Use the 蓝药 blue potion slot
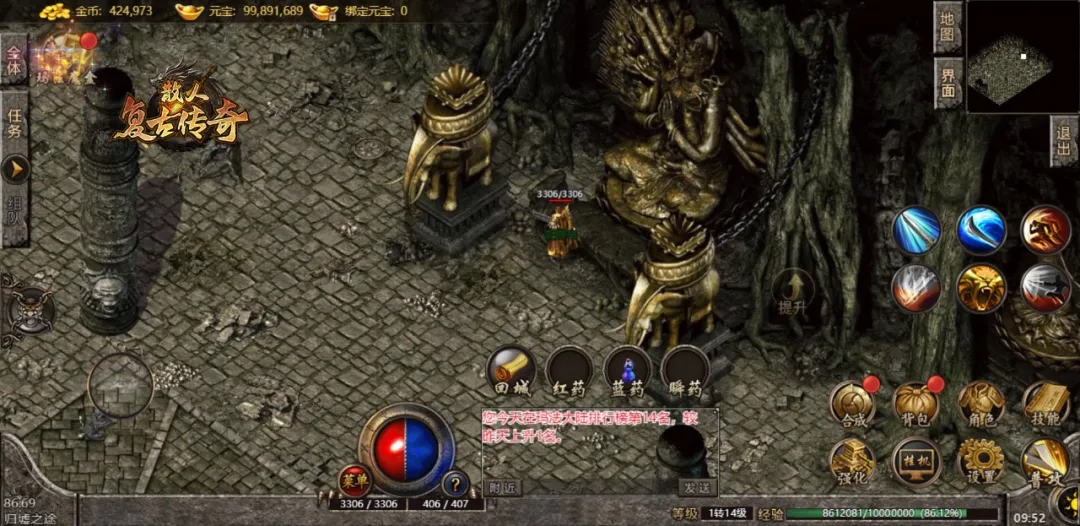 (x=627, y=371)
